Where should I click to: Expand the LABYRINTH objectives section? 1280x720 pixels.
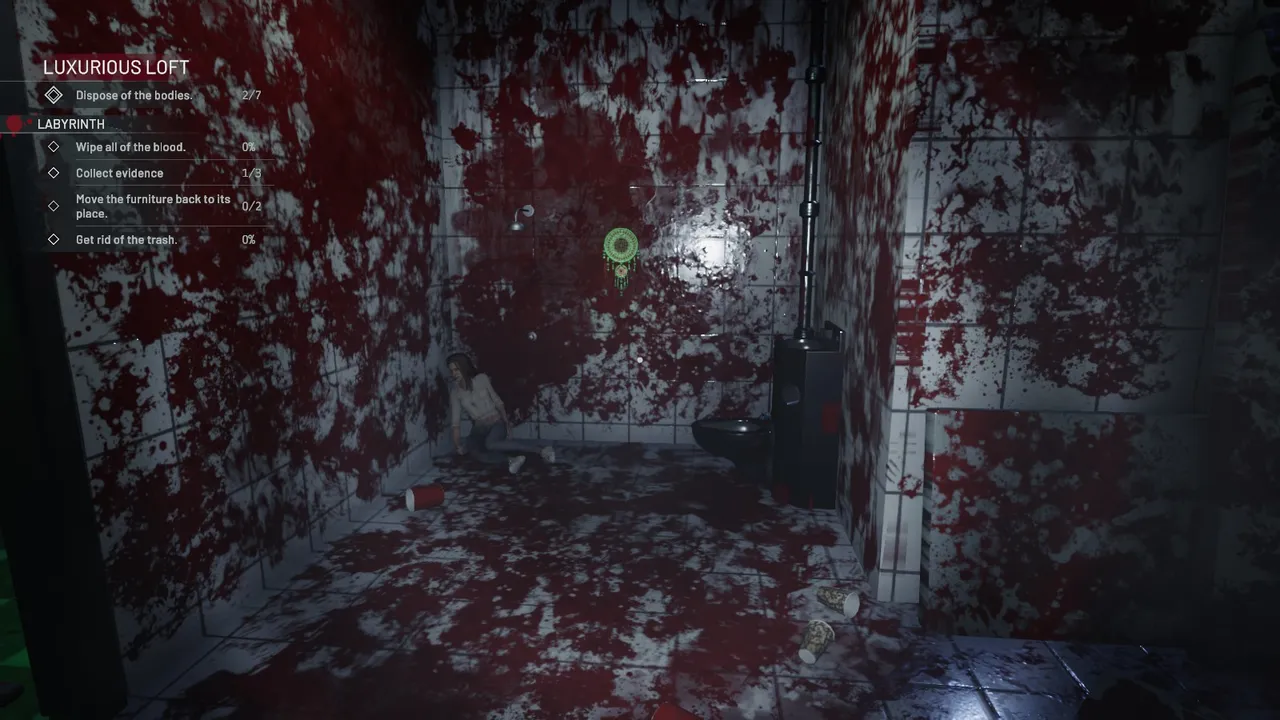tap(71, 124)
